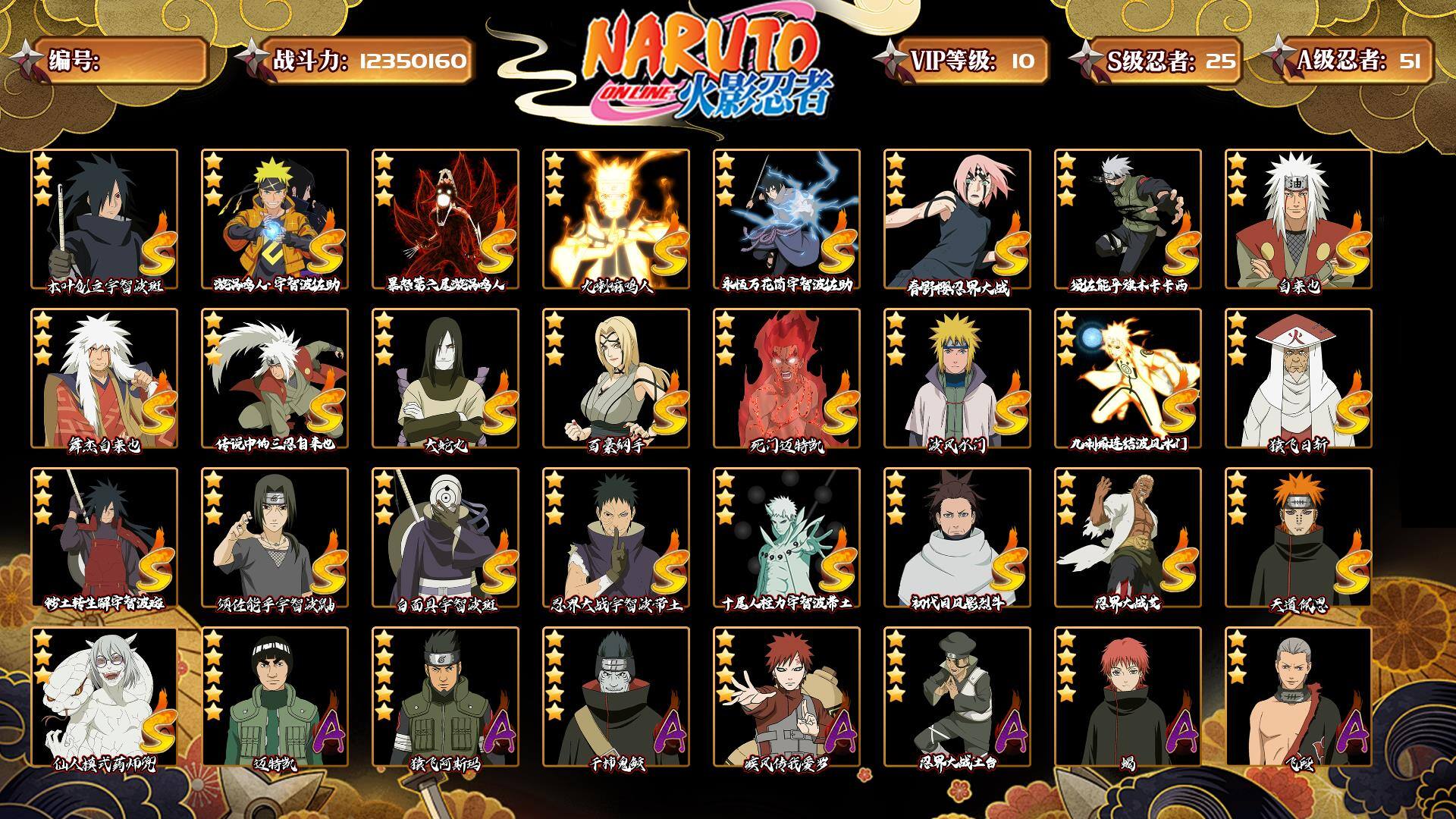Viewport: 1456px width, 819px height.
Task: Choose the Sasori (蝎) card
Action: click(x=1128, y=697)
